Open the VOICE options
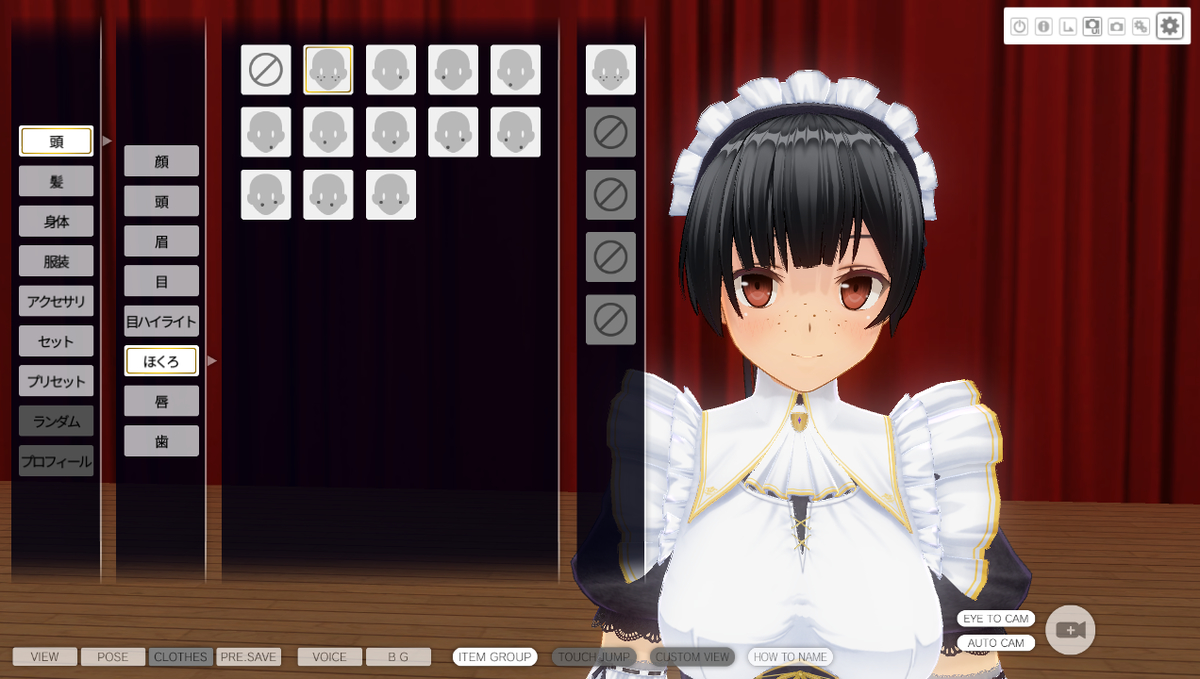Image resolution: width=1200 pixels, height=679 pixels. coord(330,657)
